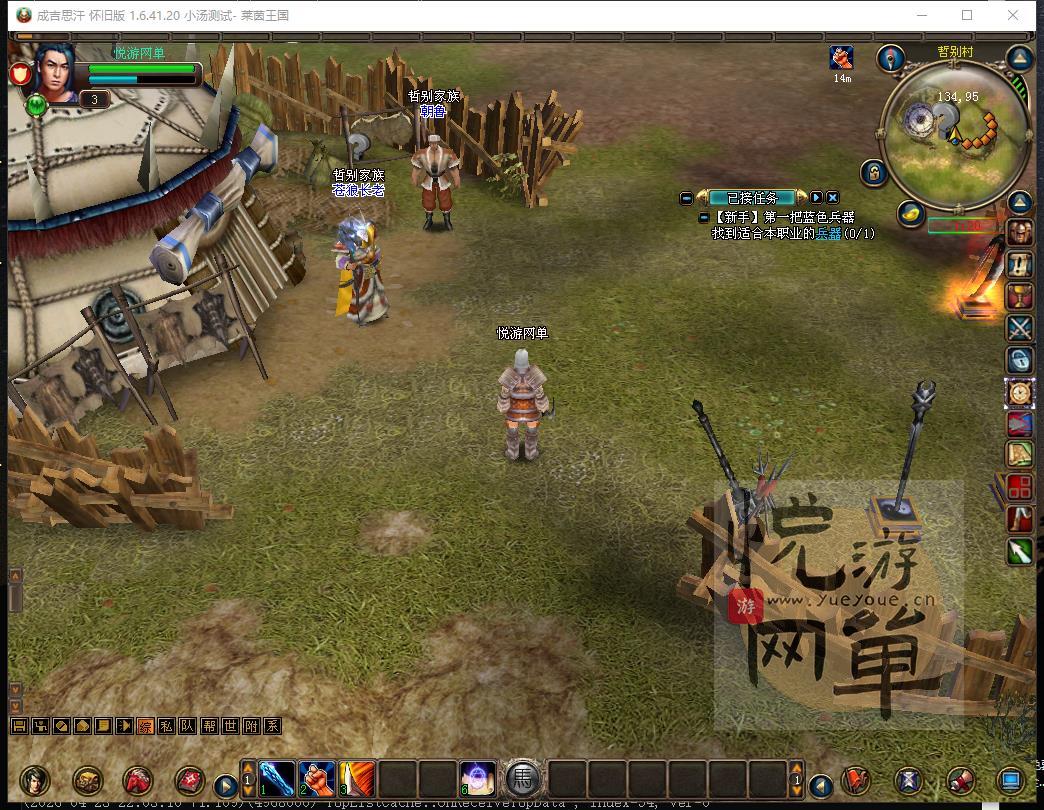The image size is (1044, 810).
Task: Click the green orb below the portrait
Action: (x=37, y=104)
